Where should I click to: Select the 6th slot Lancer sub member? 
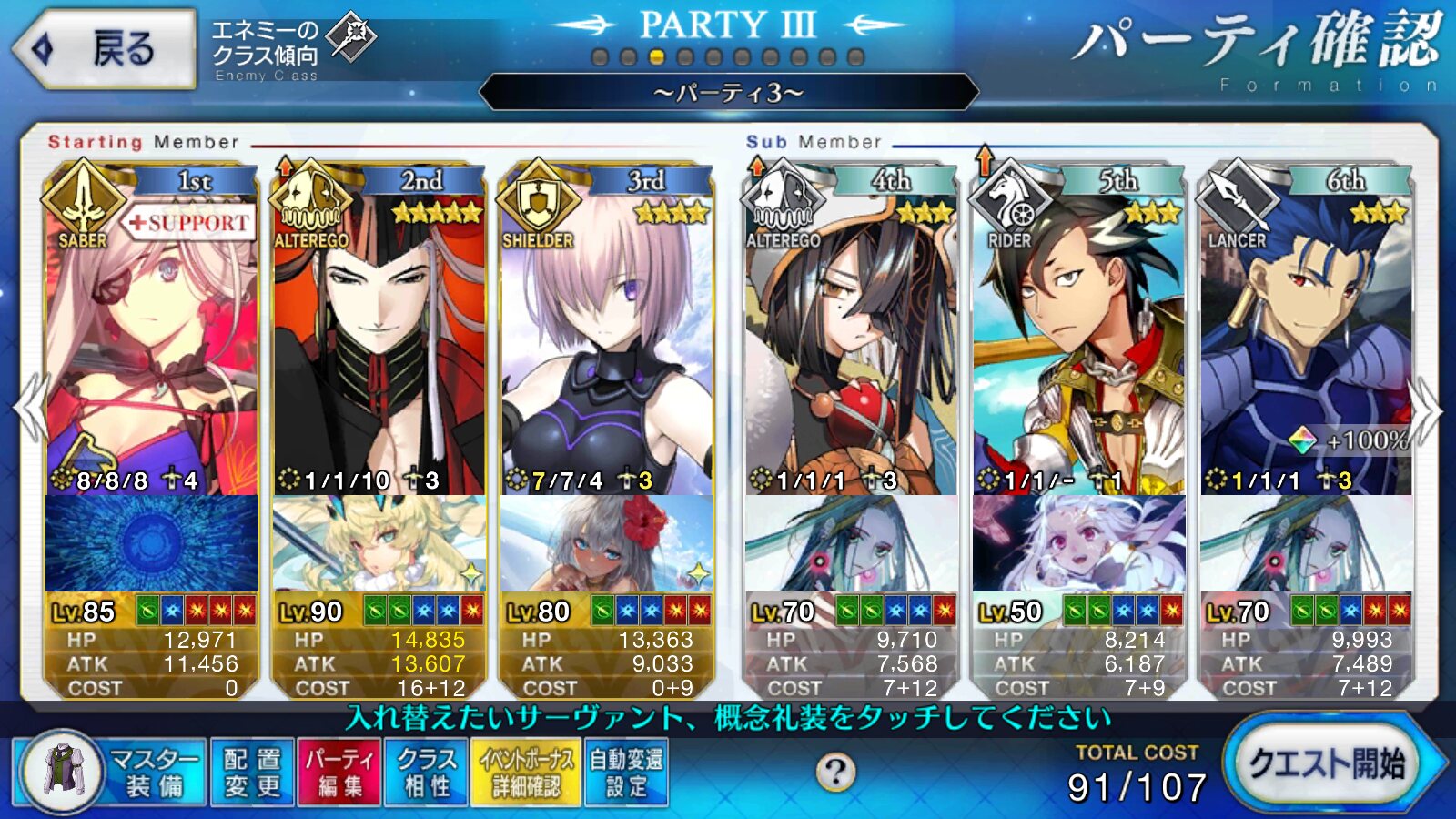click(1306, 346)
